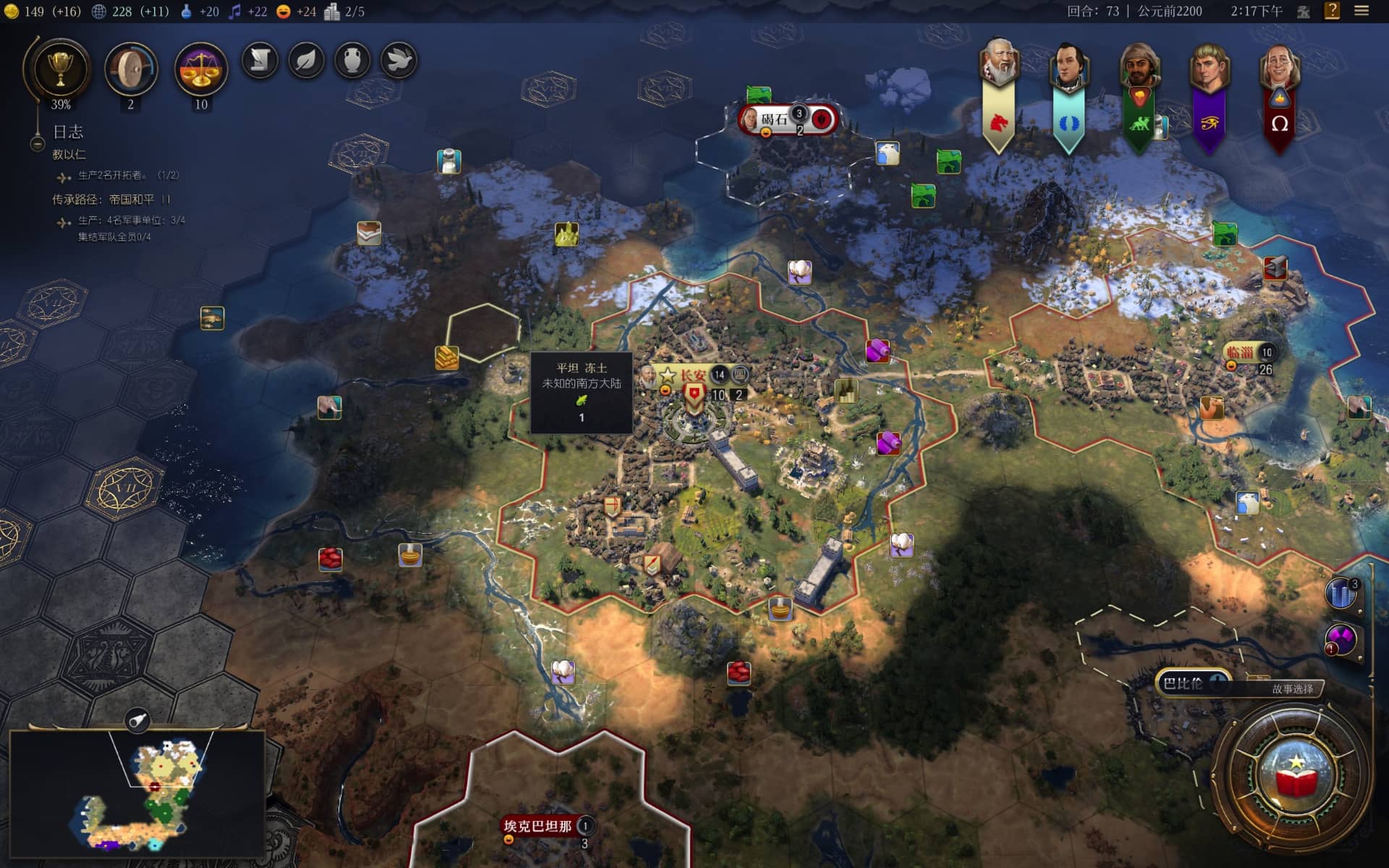
Task: Open the leaf icon panel
Action: (306, 61)
